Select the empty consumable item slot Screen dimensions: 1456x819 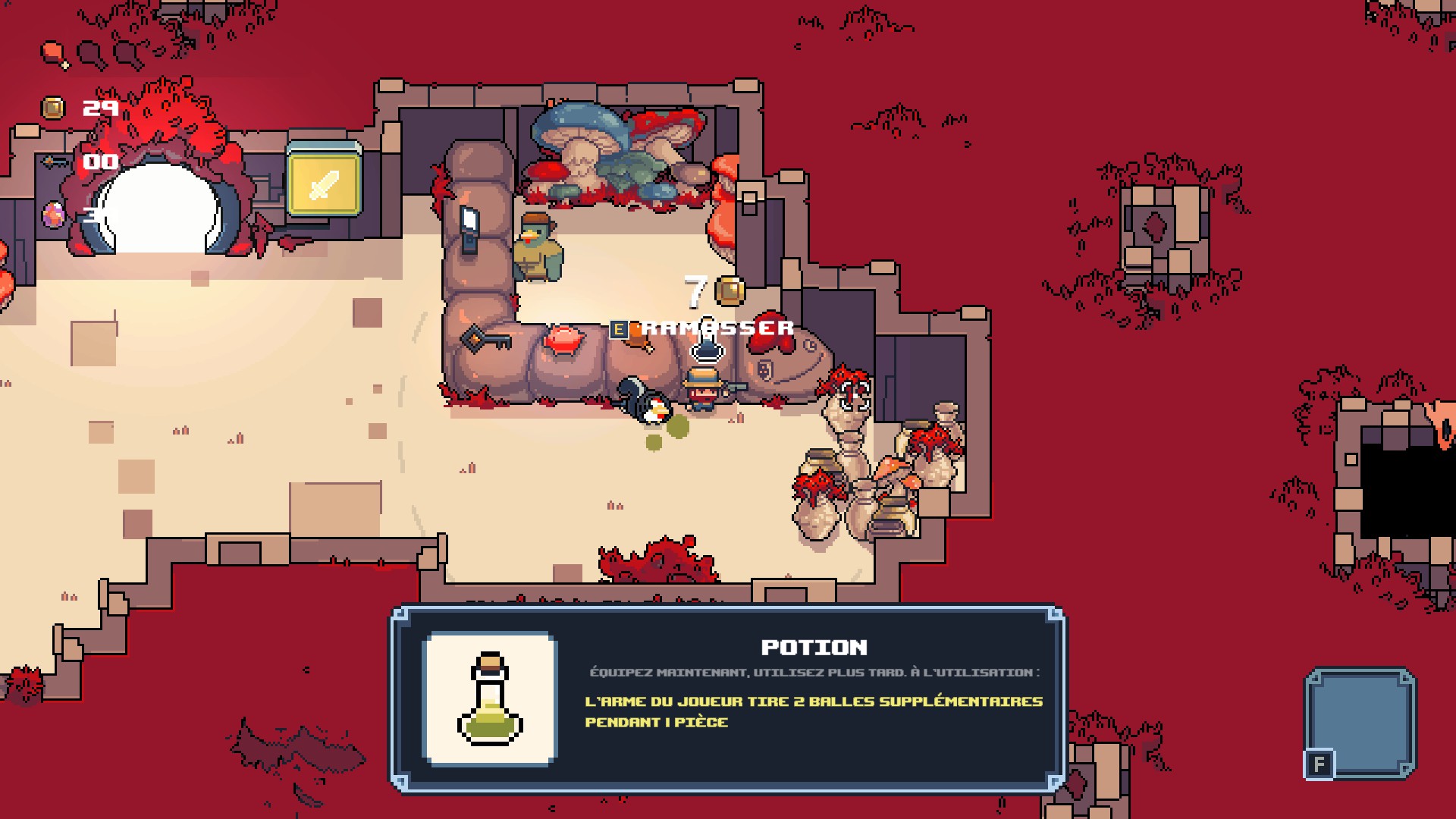point(1360,721)
